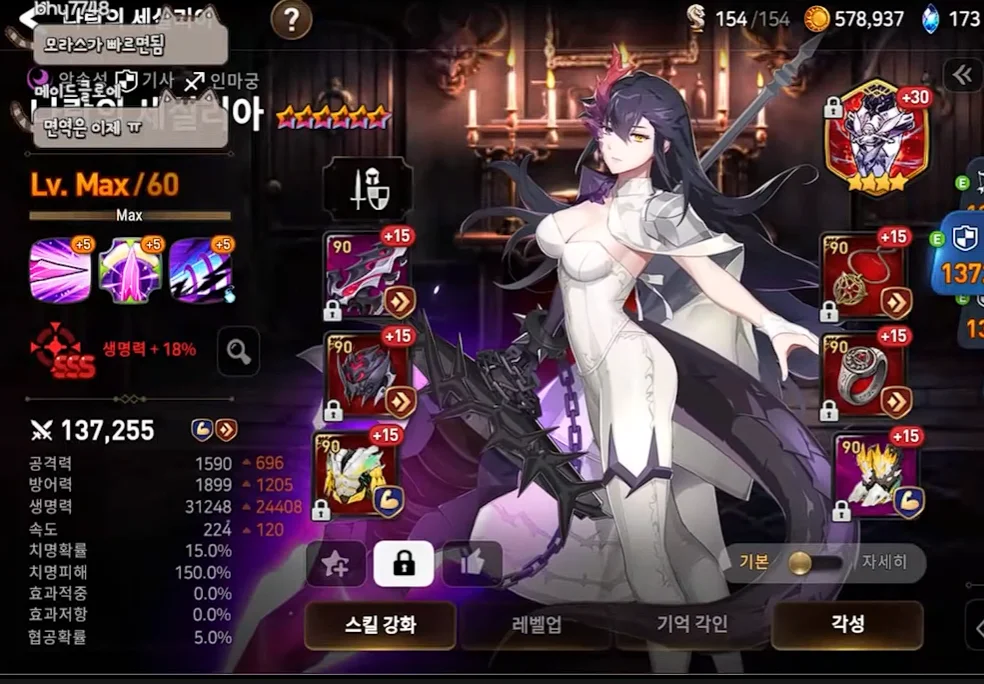Click the lock hero button

coord(403,564)
